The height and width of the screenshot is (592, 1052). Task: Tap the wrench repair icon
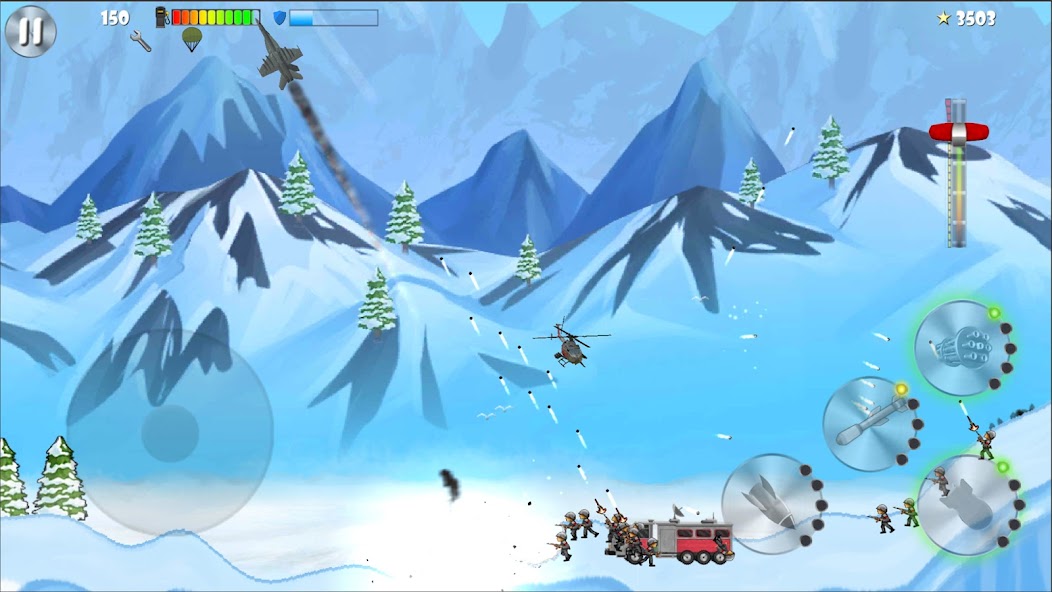[x=141, y=41]
